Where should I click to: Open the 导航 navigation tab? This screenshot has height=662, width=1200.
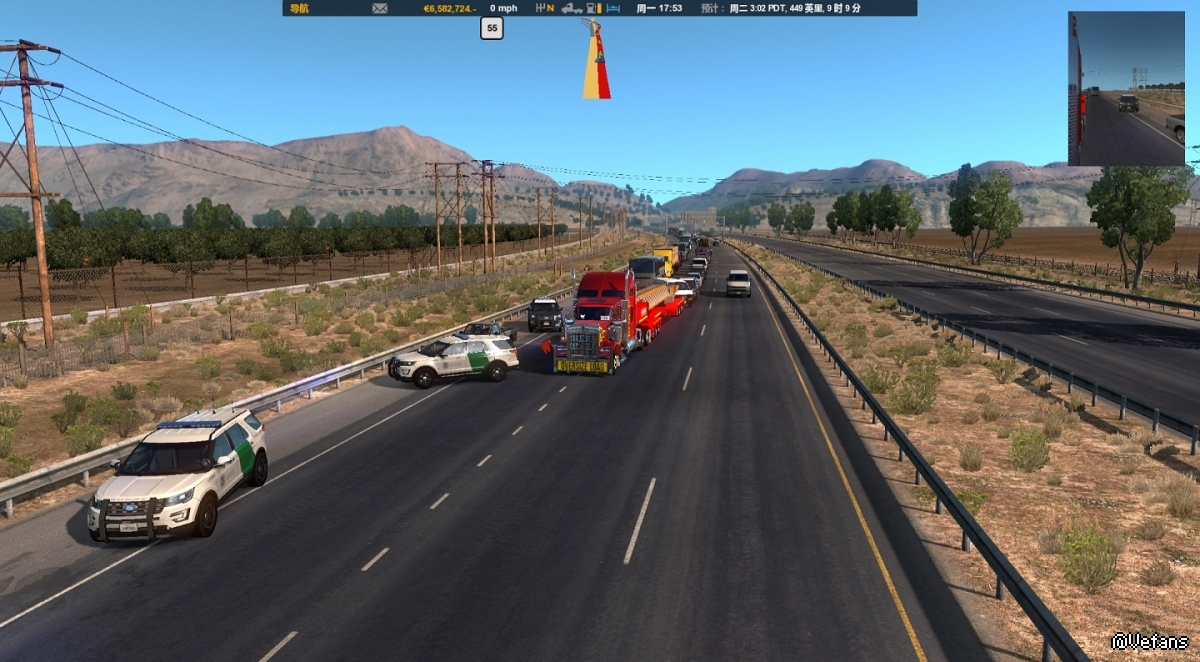[299, 8]
